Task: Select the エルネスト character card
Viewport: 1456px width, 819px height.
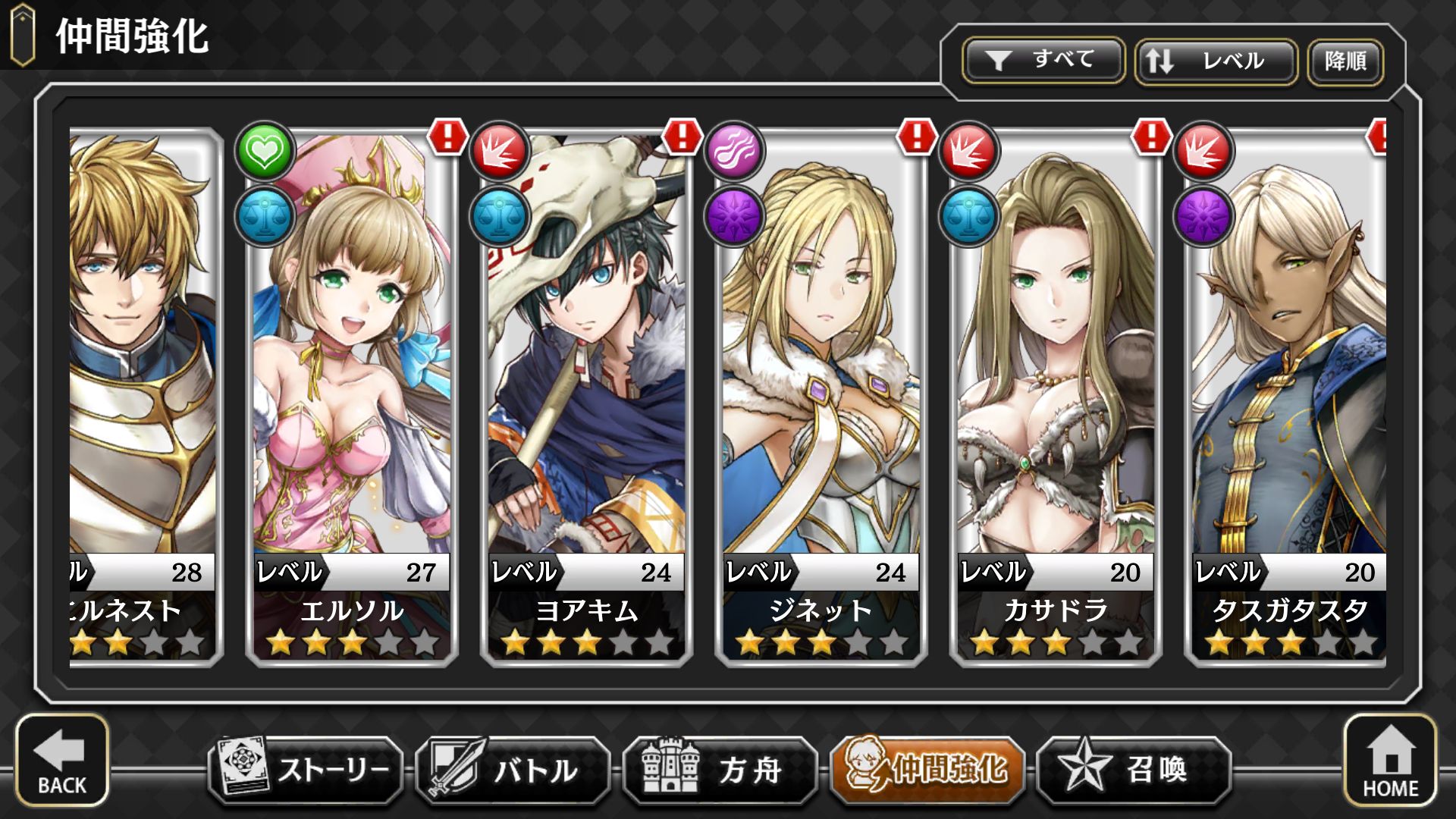Action: click(x=143, y=394)
